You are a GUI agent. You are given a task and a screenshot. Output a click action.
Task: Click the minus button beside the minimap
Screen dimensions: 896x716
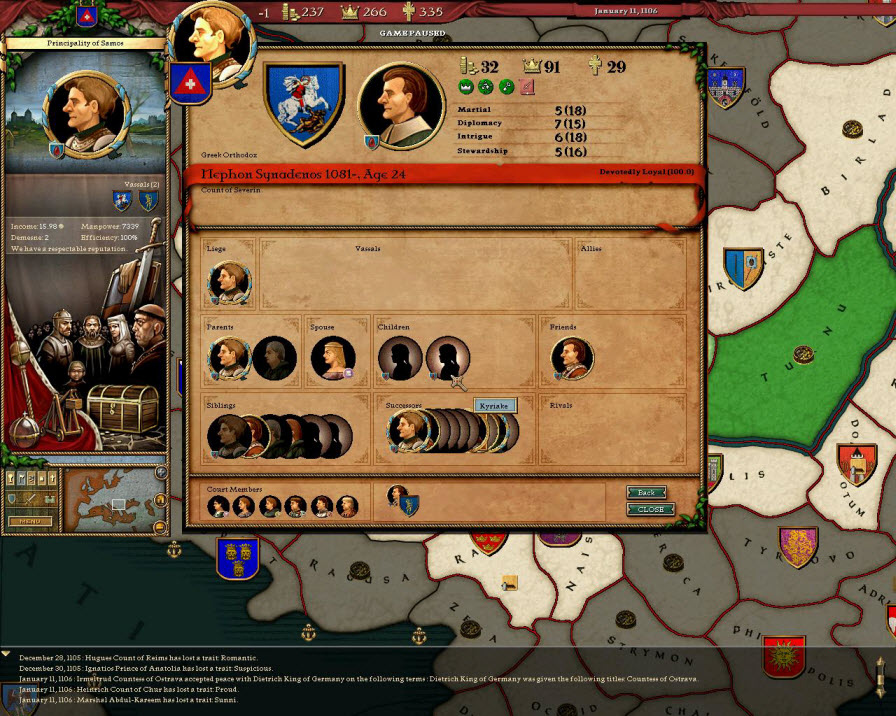tap(160, 526)
